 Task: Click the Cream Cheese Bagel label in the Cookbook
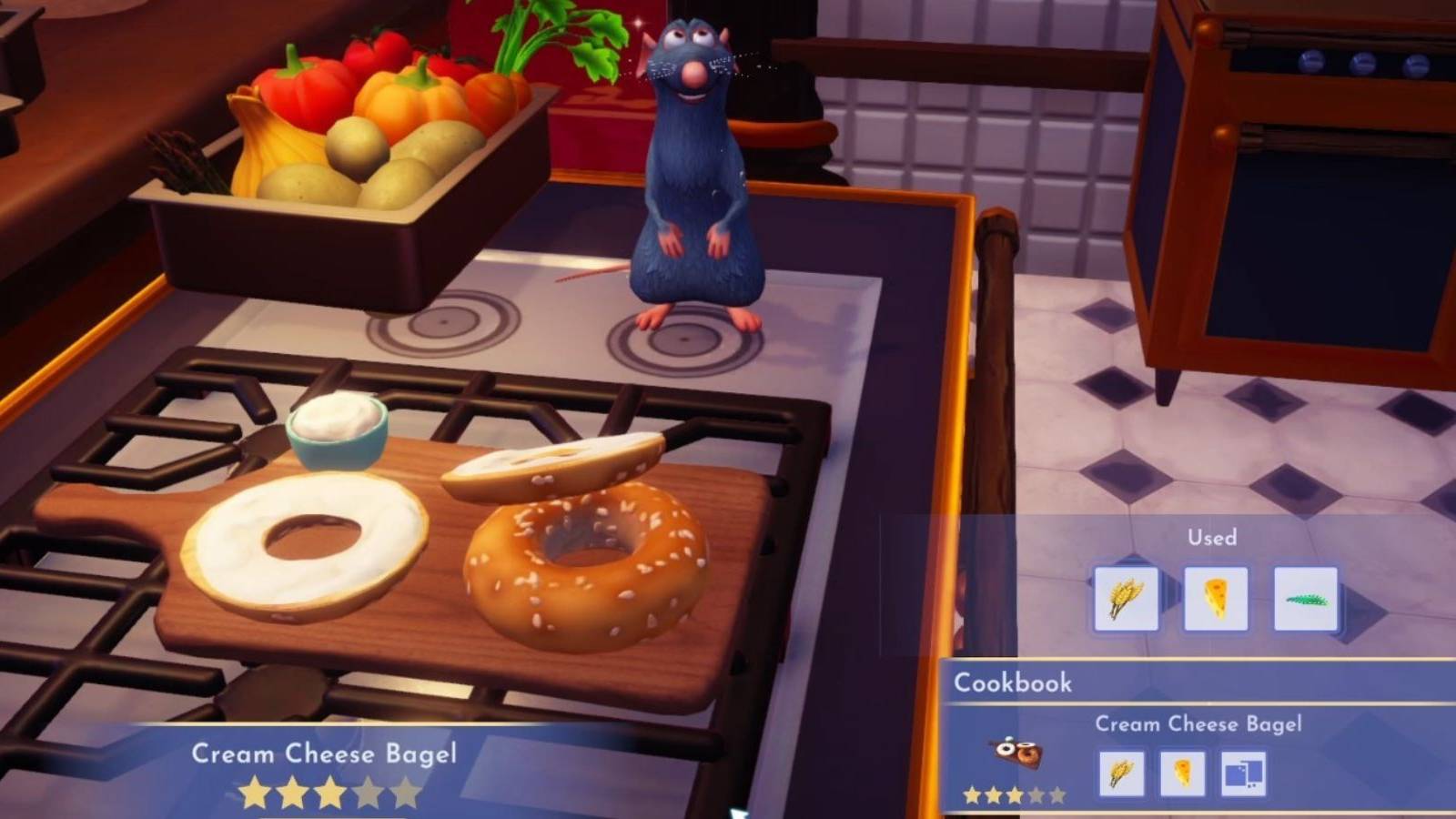(1197, 724)
